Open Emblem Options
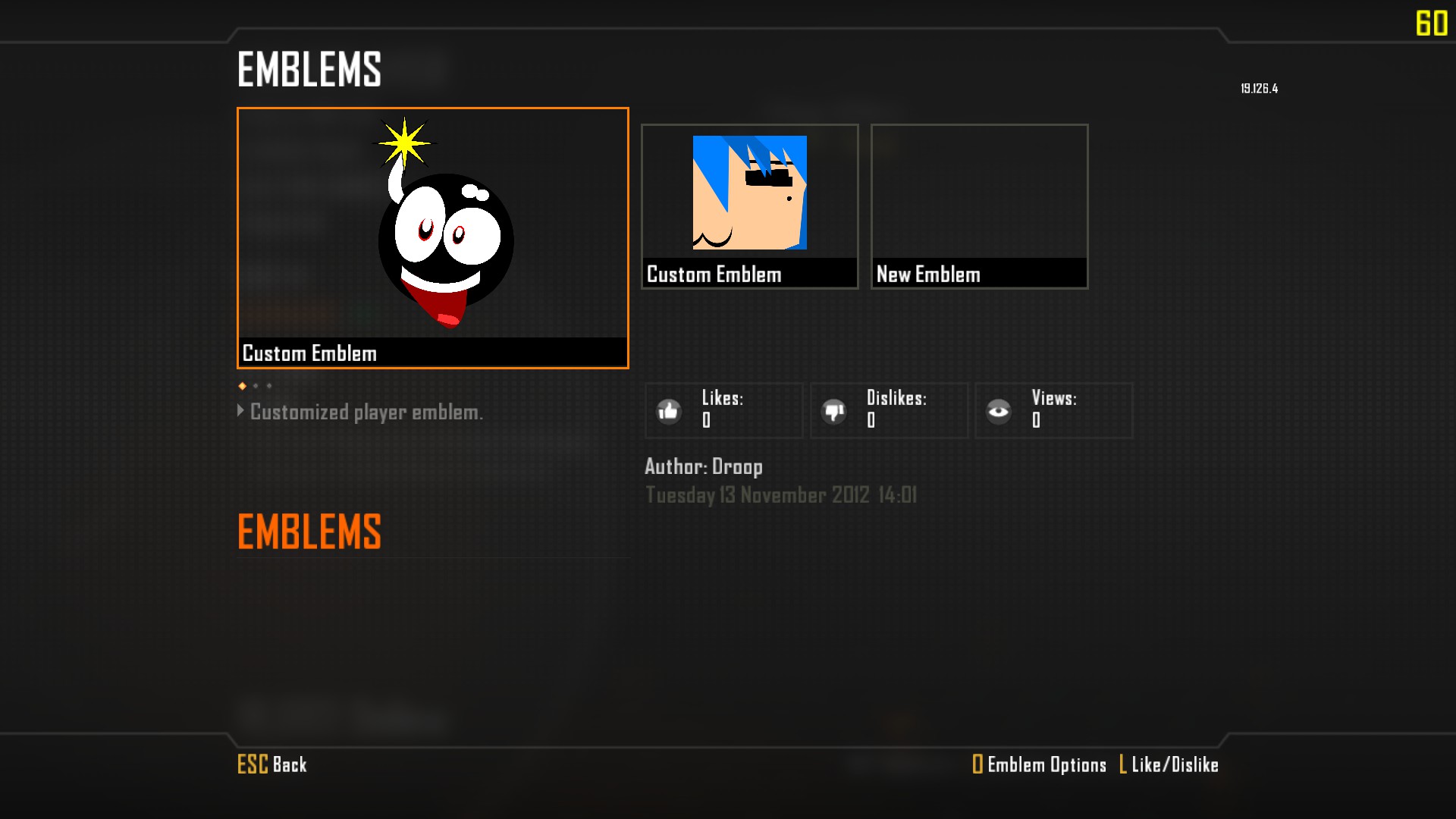 pos(1039,764)
